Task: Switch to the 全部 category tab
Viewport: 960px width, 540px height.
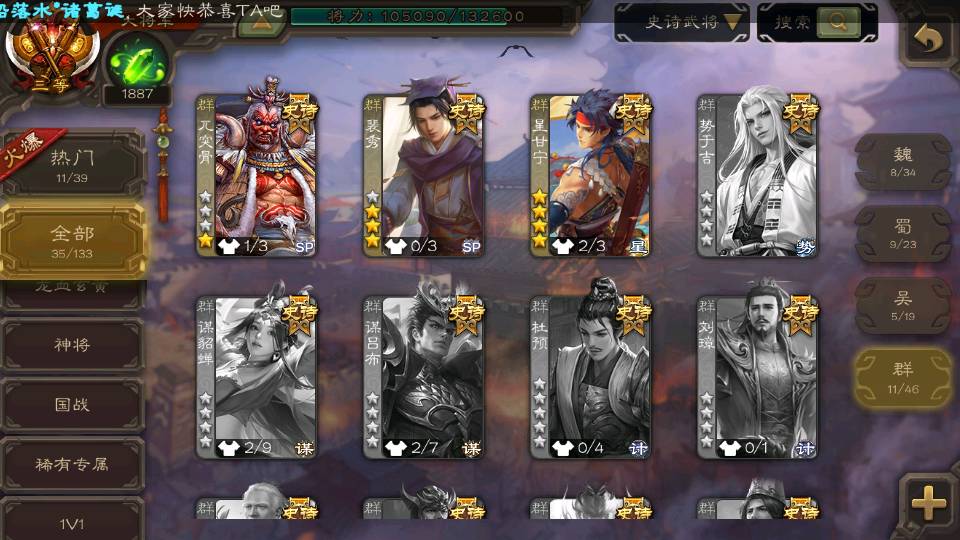Action: (x=72, y=240)
